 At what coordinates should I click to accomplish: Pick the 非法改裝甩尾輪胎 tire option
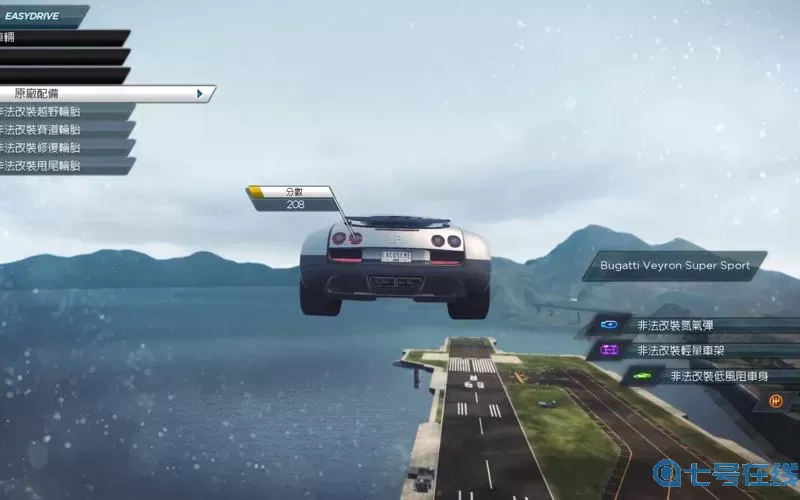[60, 165]
